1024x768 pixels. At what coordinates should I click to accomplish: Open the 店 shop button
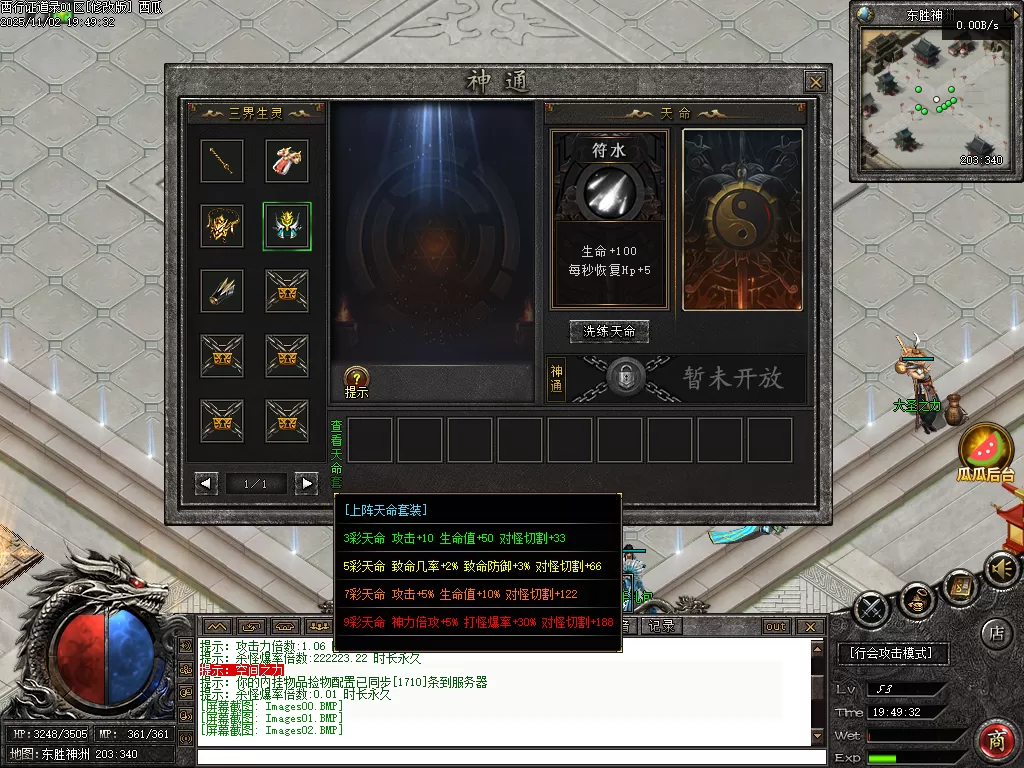pyautogui.click(x=996, y=631)
